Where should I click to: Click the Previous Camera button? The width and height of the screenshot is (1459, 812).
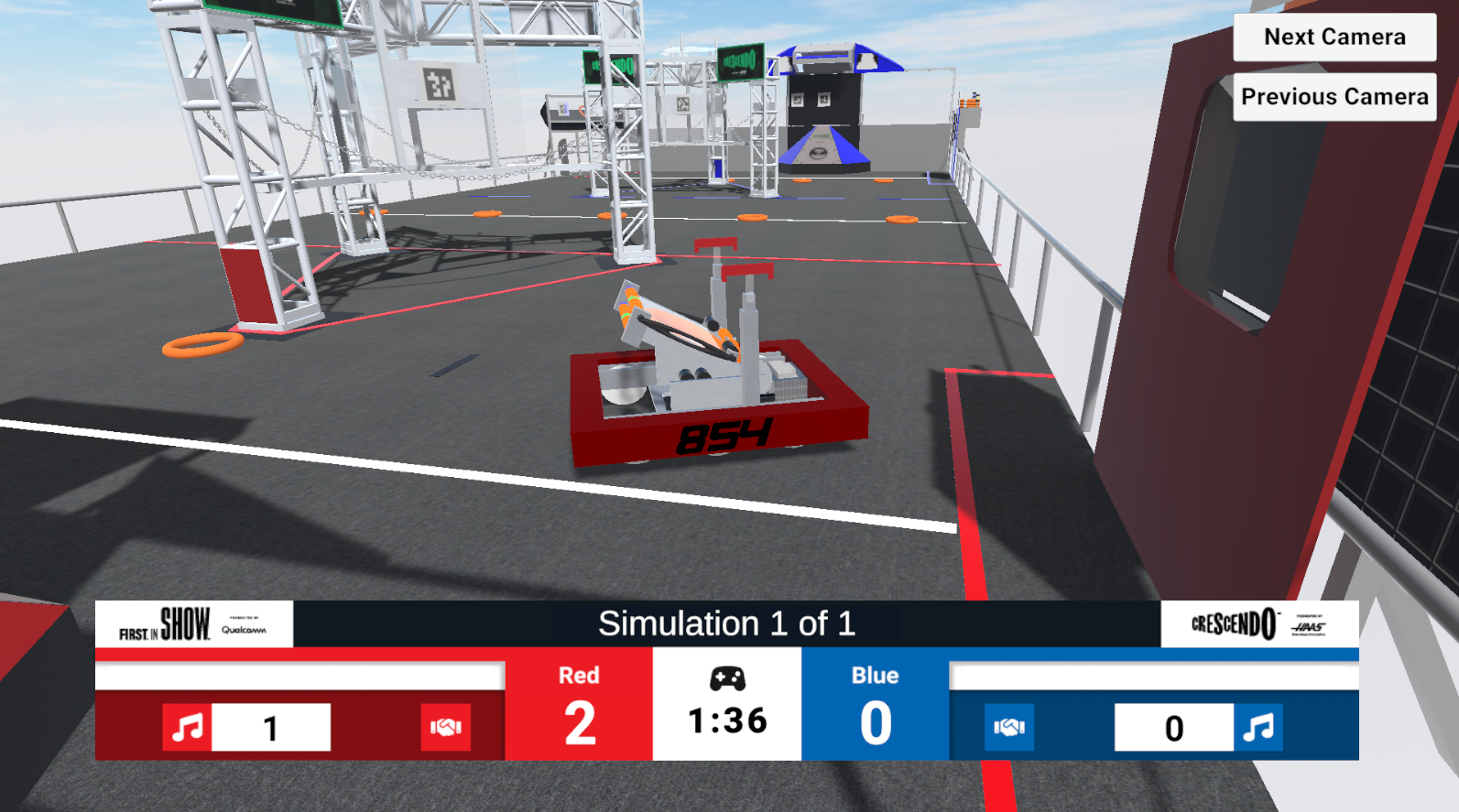coord(1334,95)
